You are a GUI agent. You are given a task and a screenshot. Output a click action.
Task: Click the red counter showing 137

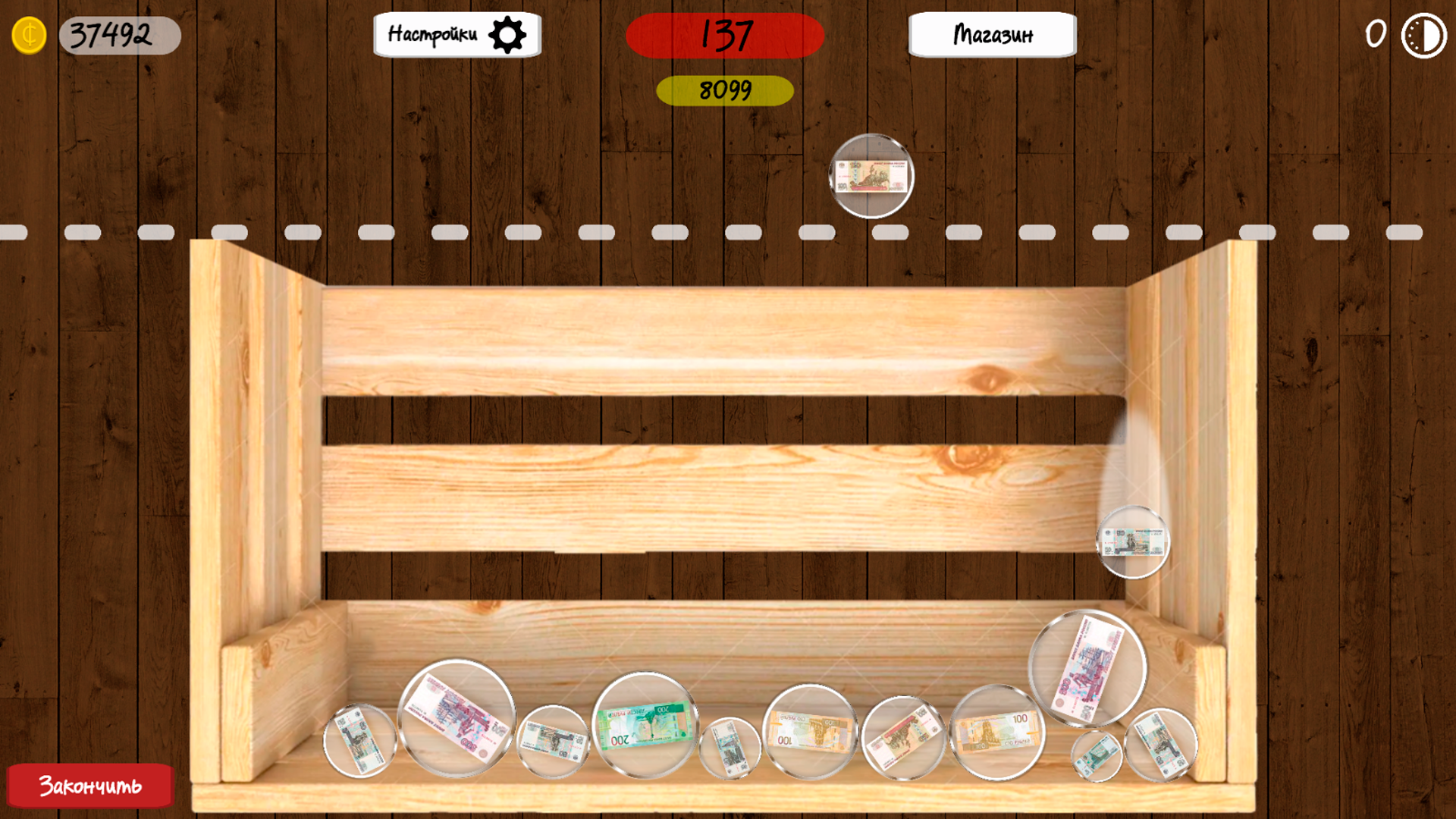click(724, 34)
